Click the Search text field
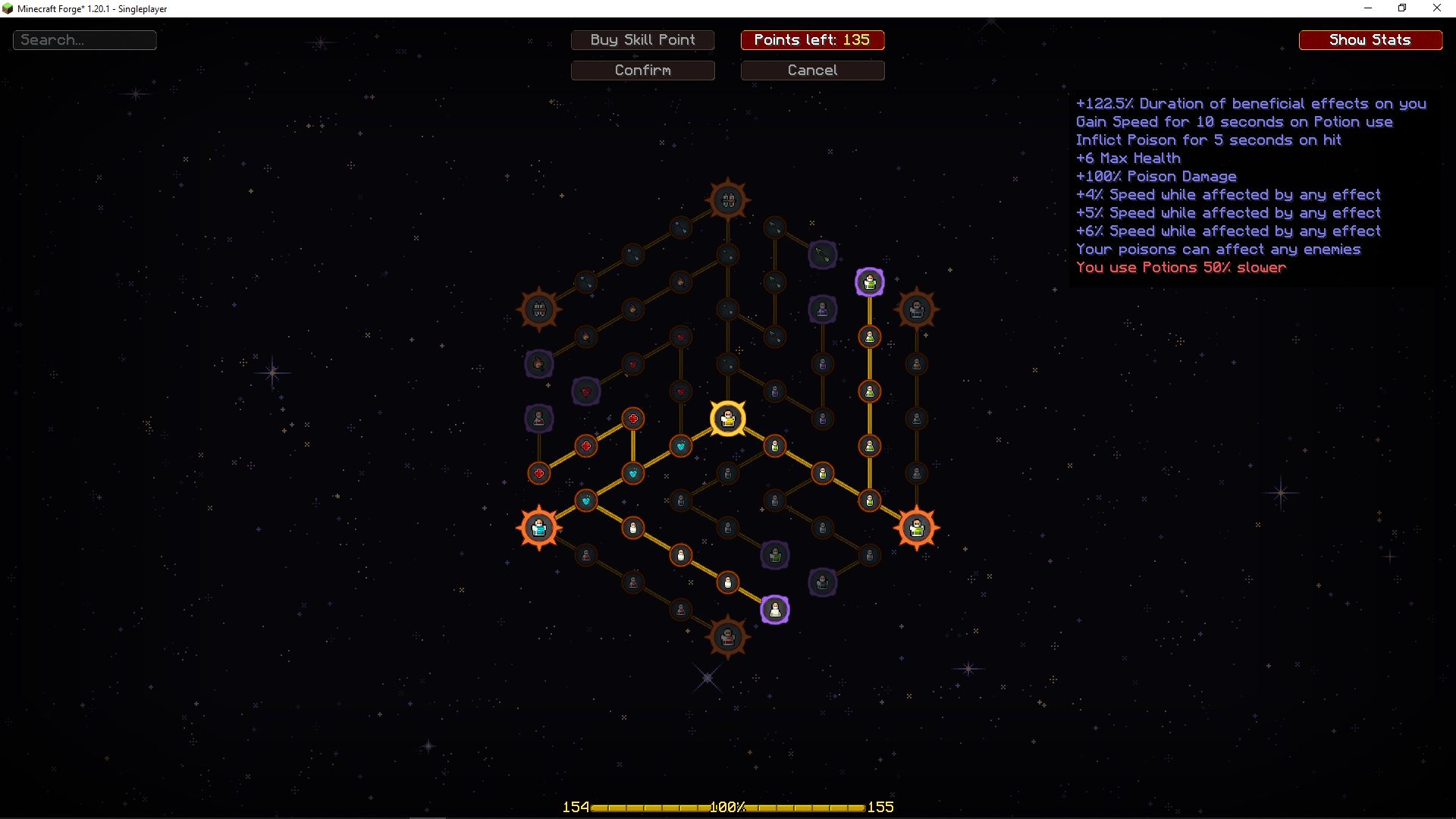The image size is (1456, 819). [x=85, y=40]
